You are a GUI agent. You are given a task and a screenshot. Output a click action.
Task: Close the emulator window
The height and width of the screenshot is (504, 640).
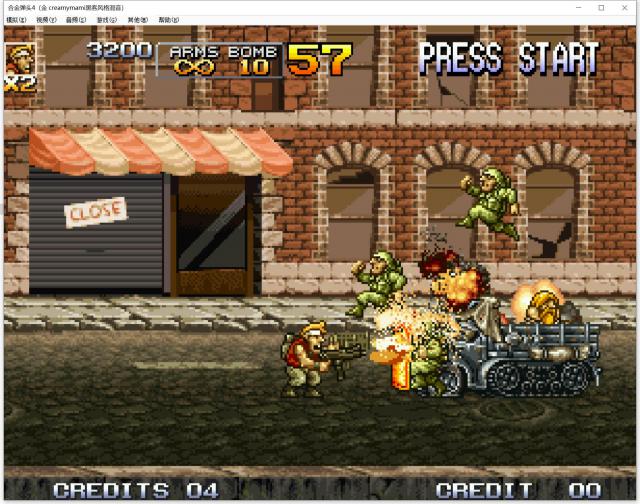tap(626, 7)
